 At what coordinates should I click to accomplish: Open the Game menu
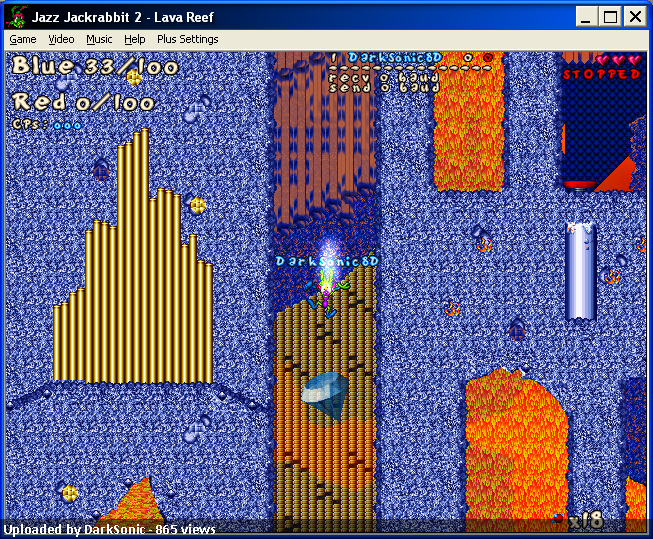point(22,39)
